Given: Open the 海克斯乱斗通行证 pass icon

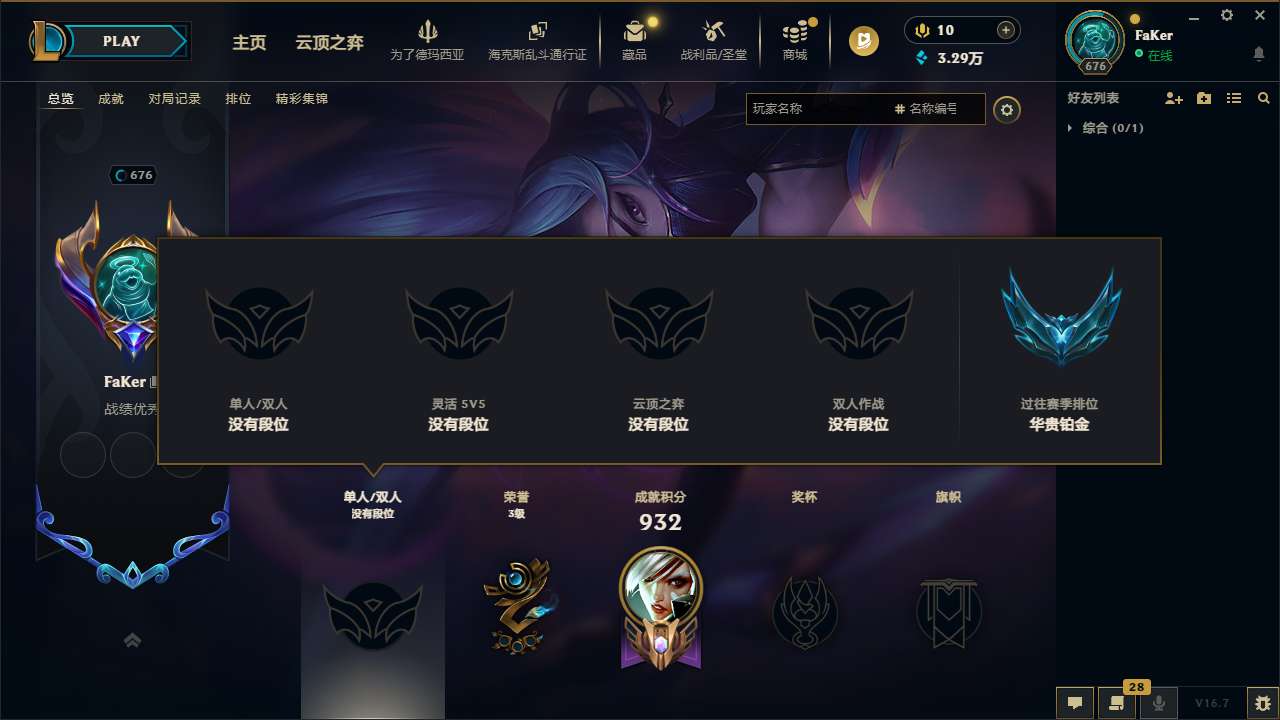Looking at the screenshot, I should click(x=536, y=41).
